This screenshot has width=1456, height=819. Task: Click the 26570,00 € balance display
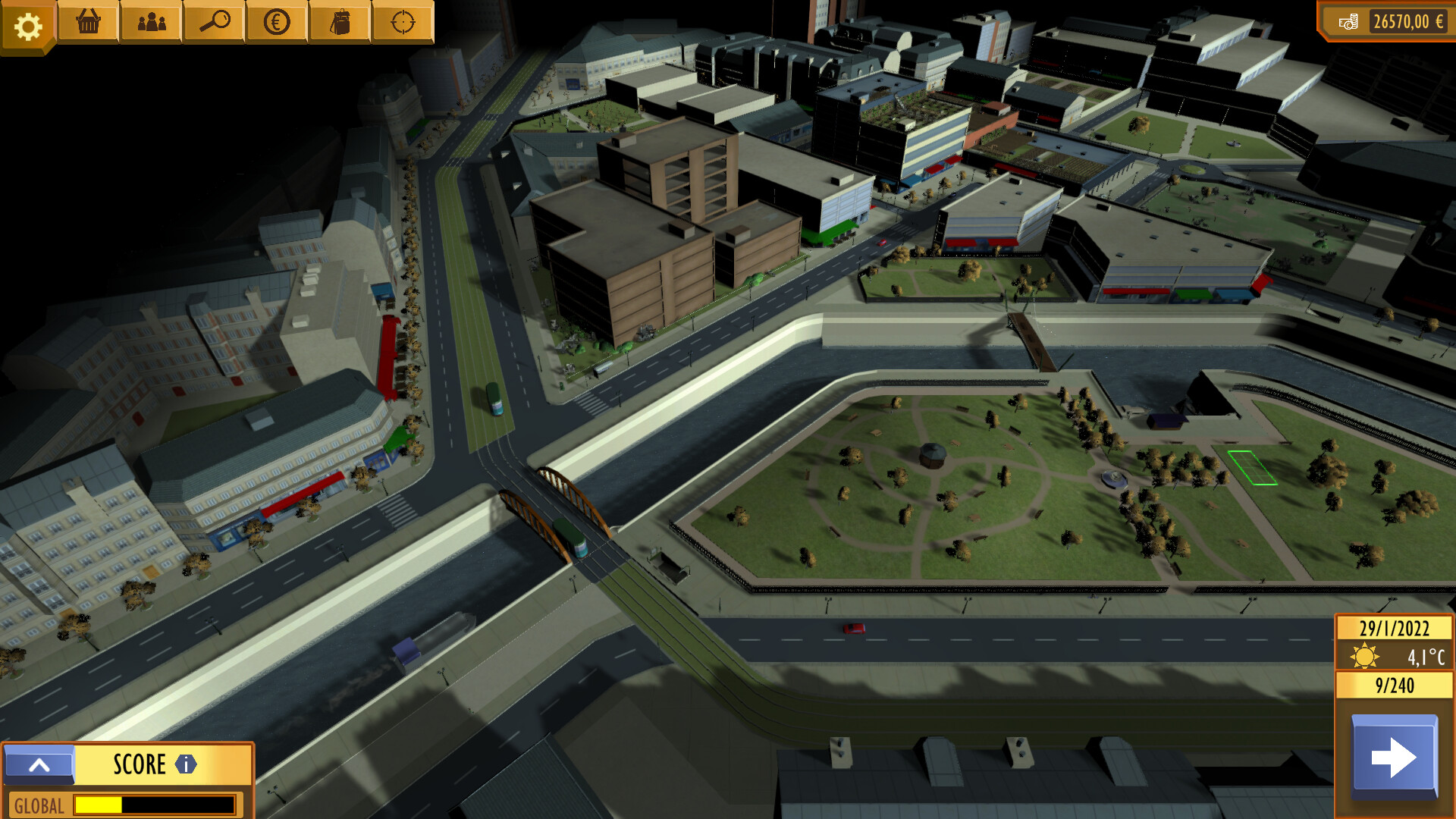[x=1410, y=23]
